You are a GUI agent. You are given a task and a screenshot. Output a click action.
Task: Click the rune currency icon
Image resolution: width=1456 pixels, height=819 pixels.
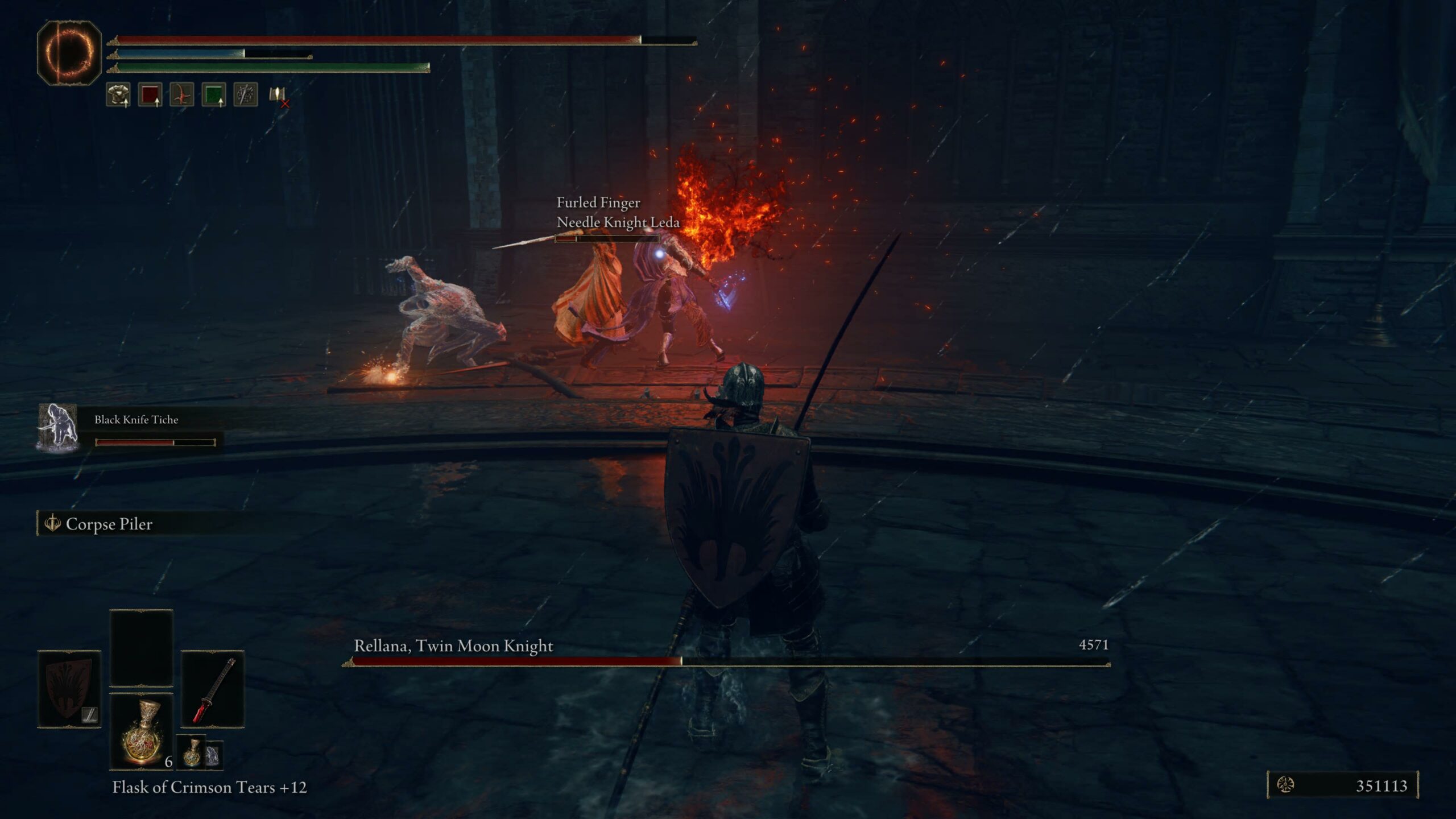click(1285, 785)
